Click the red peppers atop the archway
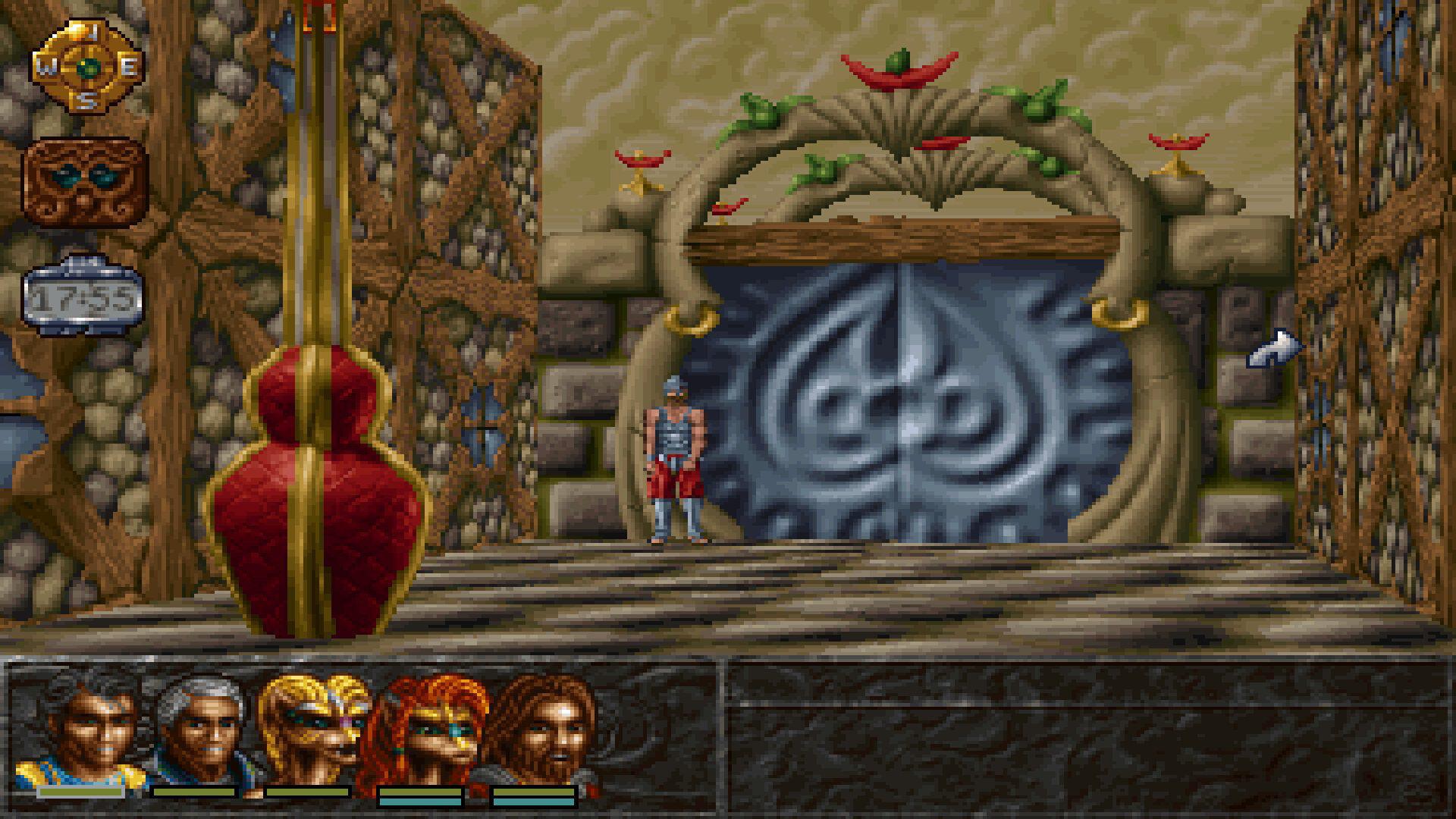The width and height of the screenshot is (1456, 819). click(x=899, y=68)
